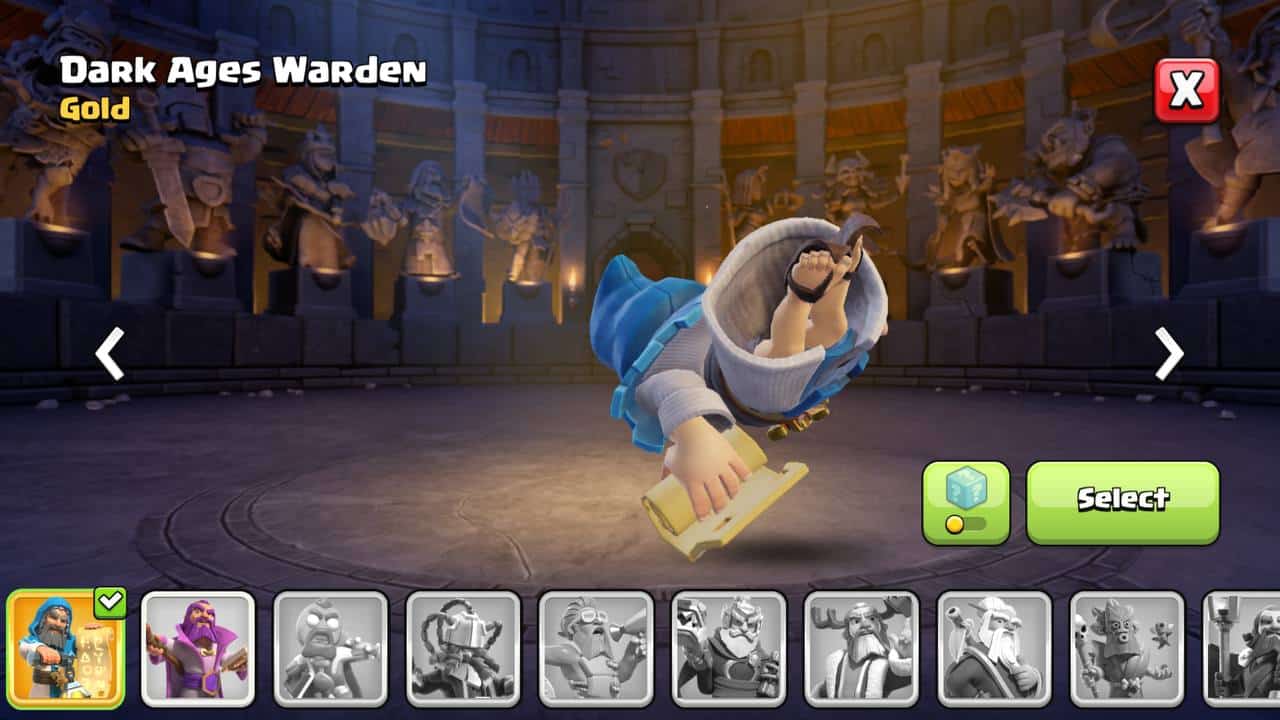Select the locked armored helmet Warden skin

click(464, 649)
